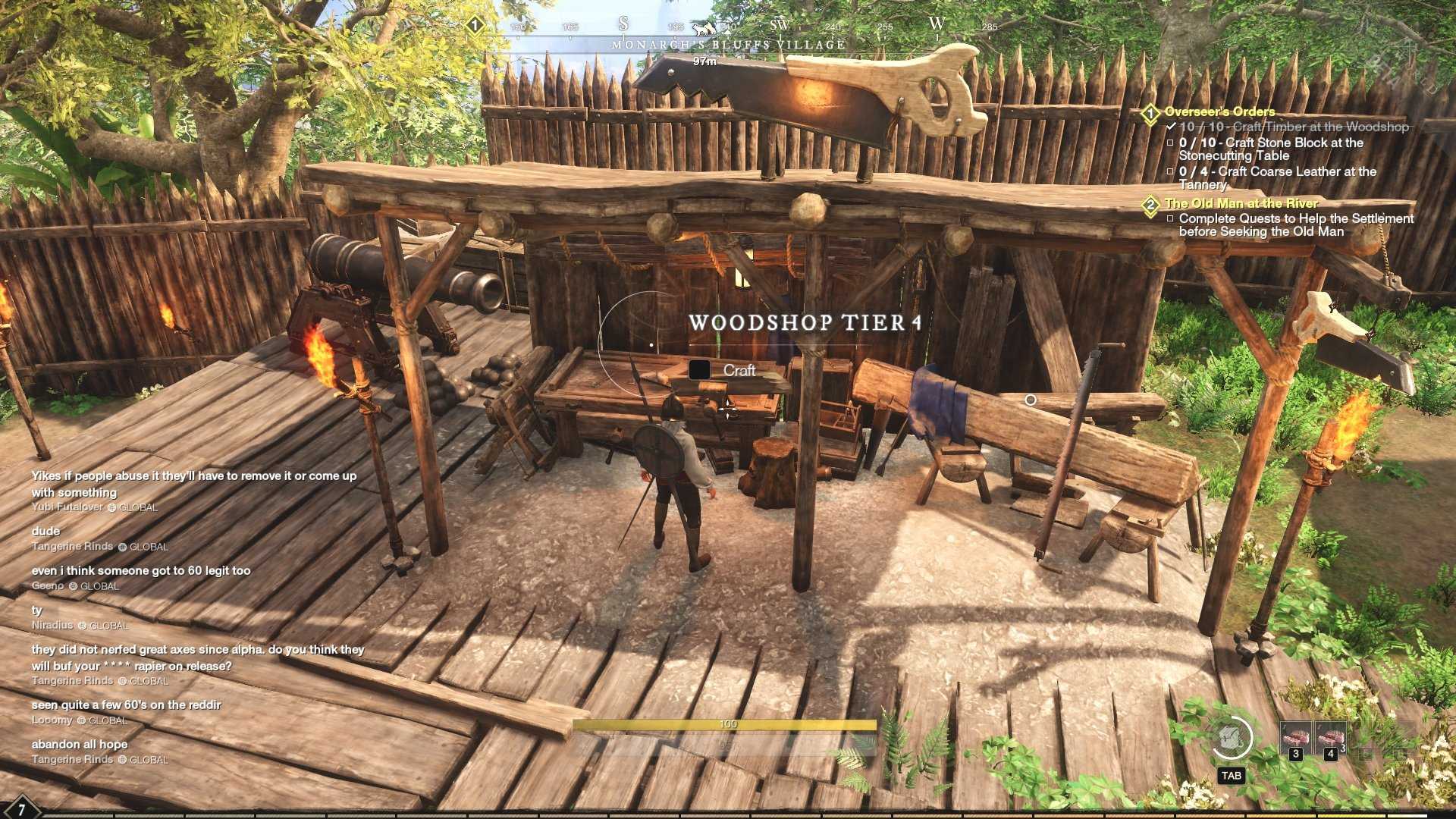This screenshot has height=819, width=1456.
Task: Click Yubi Futalover's name in chat
Action: click(67, 507)
